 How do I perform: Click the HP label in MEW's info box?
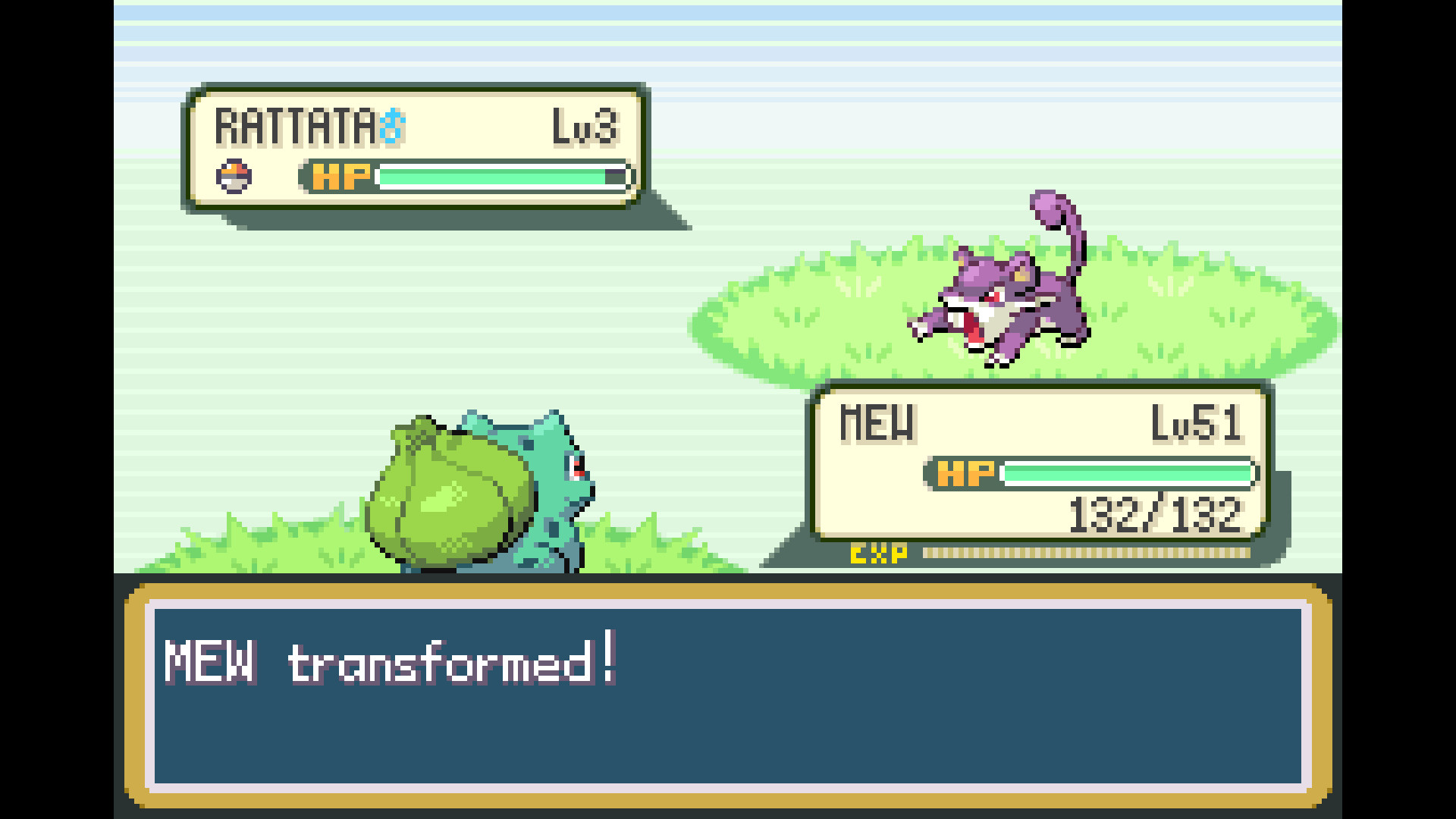(965, 473)
